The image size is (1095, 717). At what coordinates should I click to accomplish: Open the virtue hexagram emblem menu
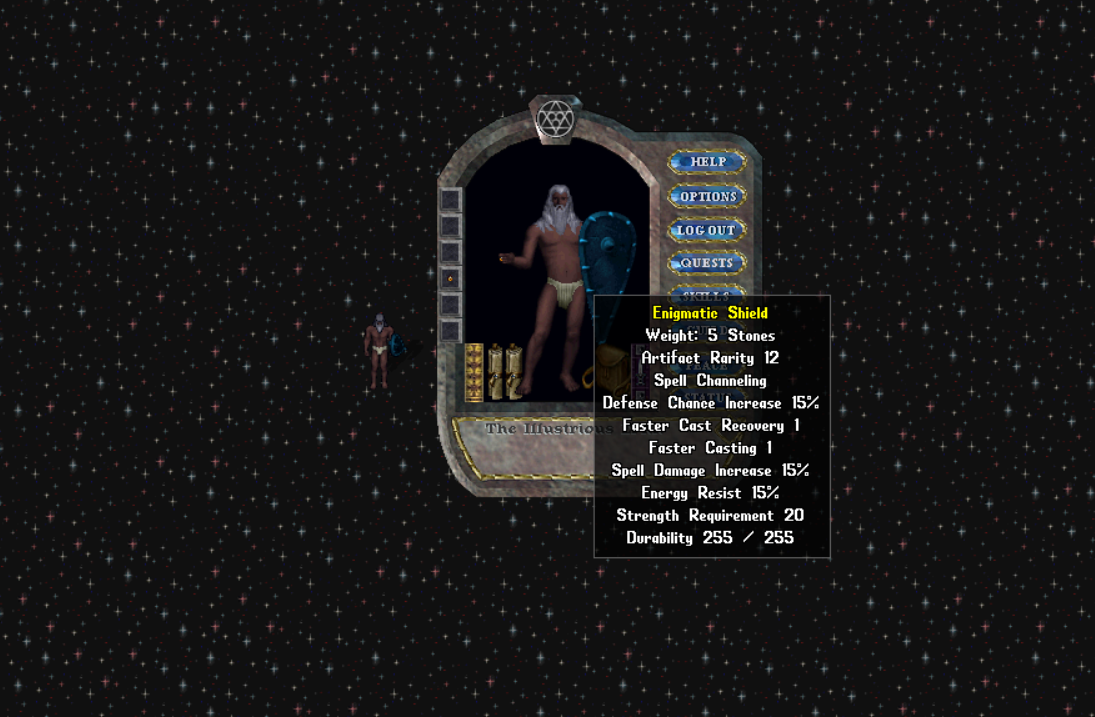[x=555, y=120]
